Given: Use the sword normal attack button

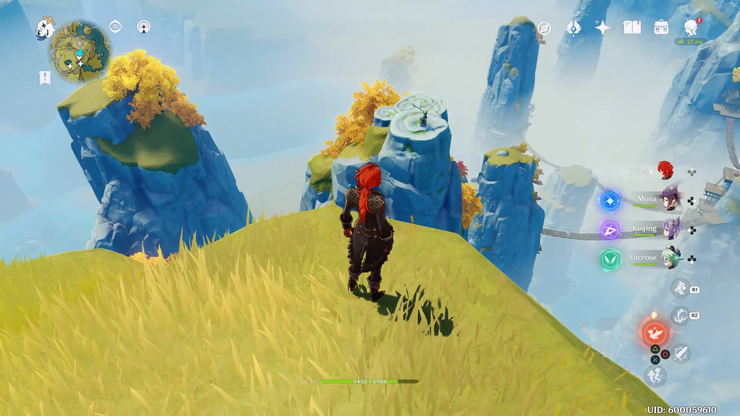Looking at the screenshot, I should click(682, 352).
